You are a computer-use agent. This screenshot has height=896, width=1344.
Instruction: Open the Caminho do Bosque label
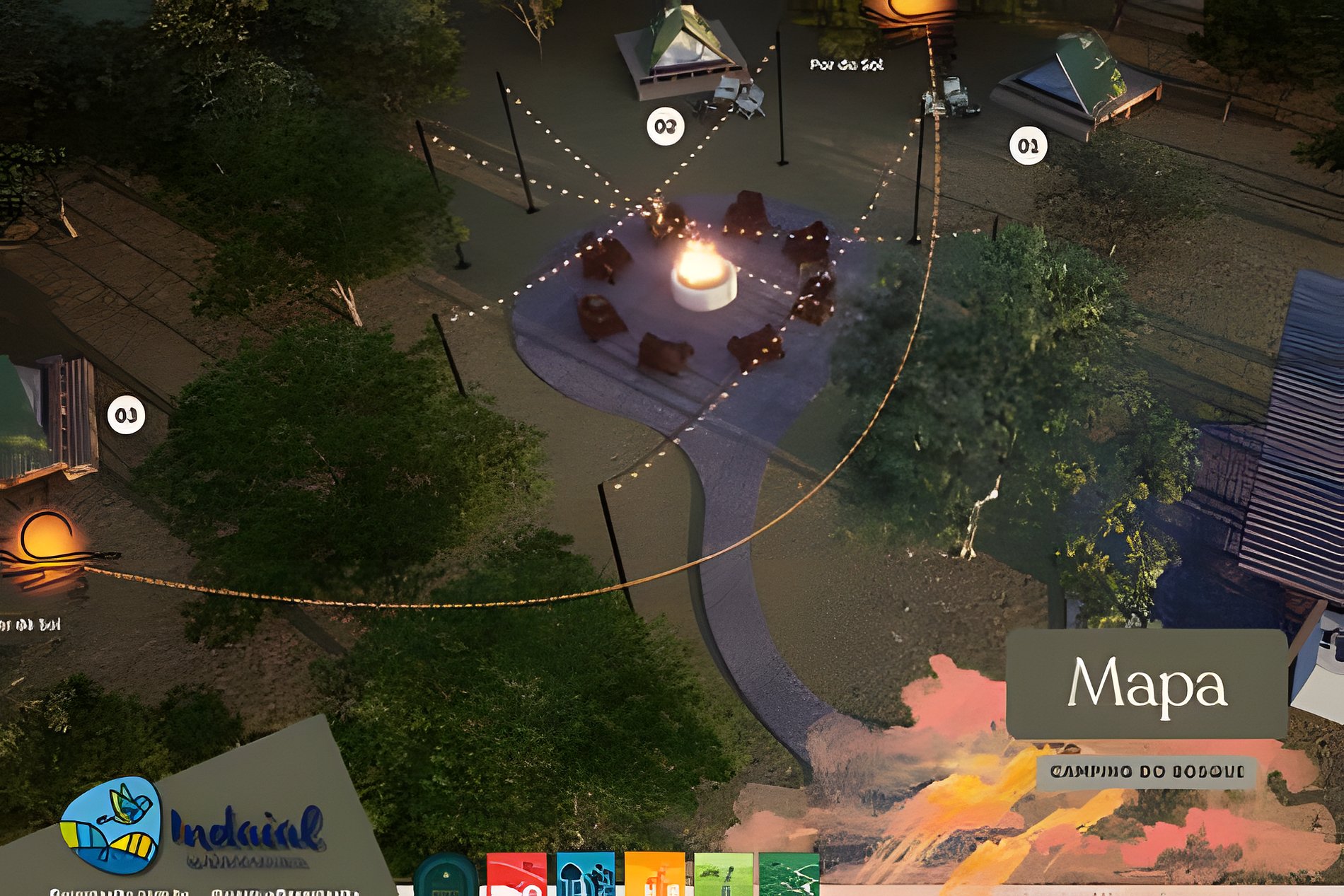coord(1146,772)
